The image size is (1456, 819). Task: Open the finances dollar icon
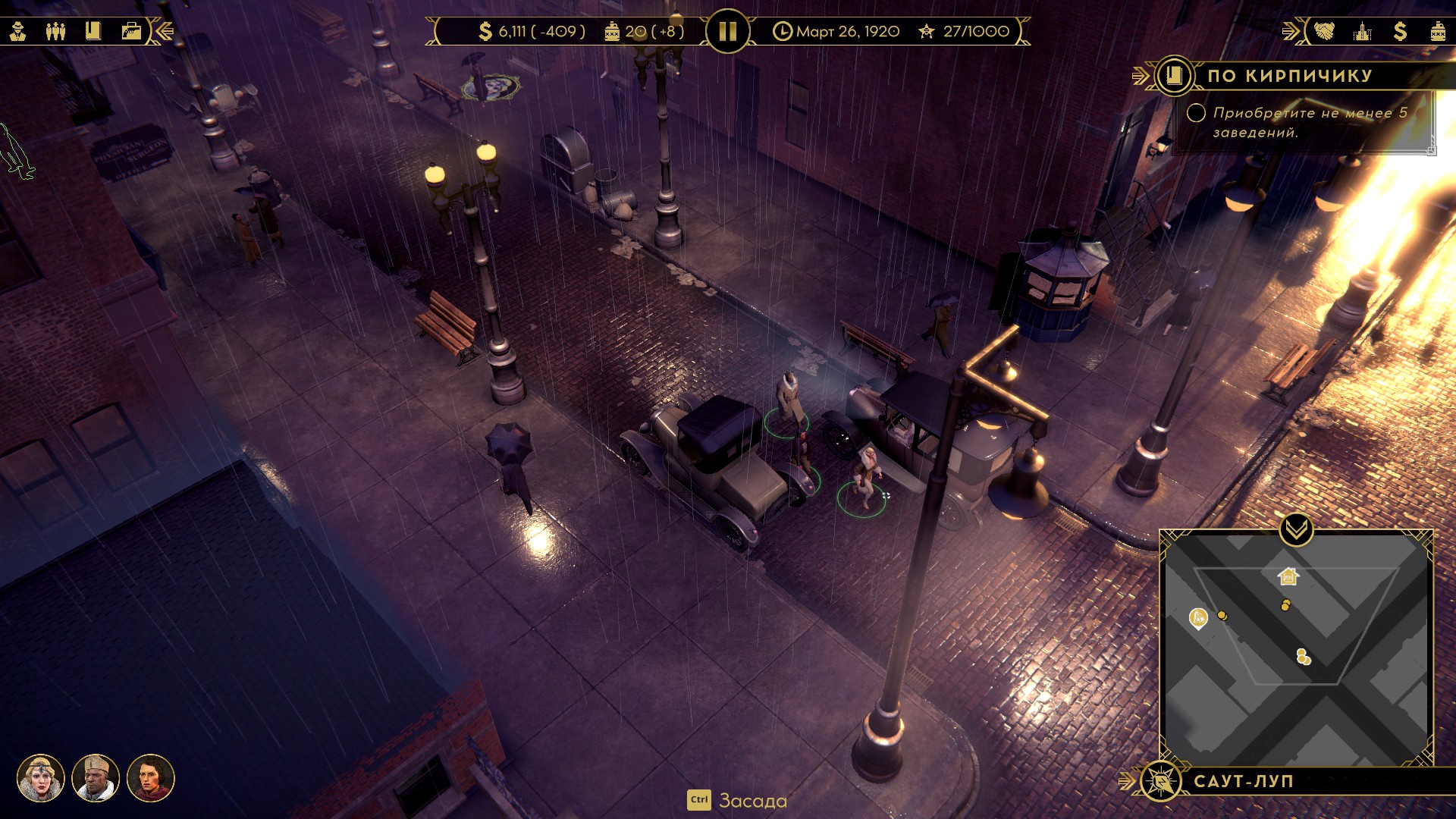[1400, 31]
